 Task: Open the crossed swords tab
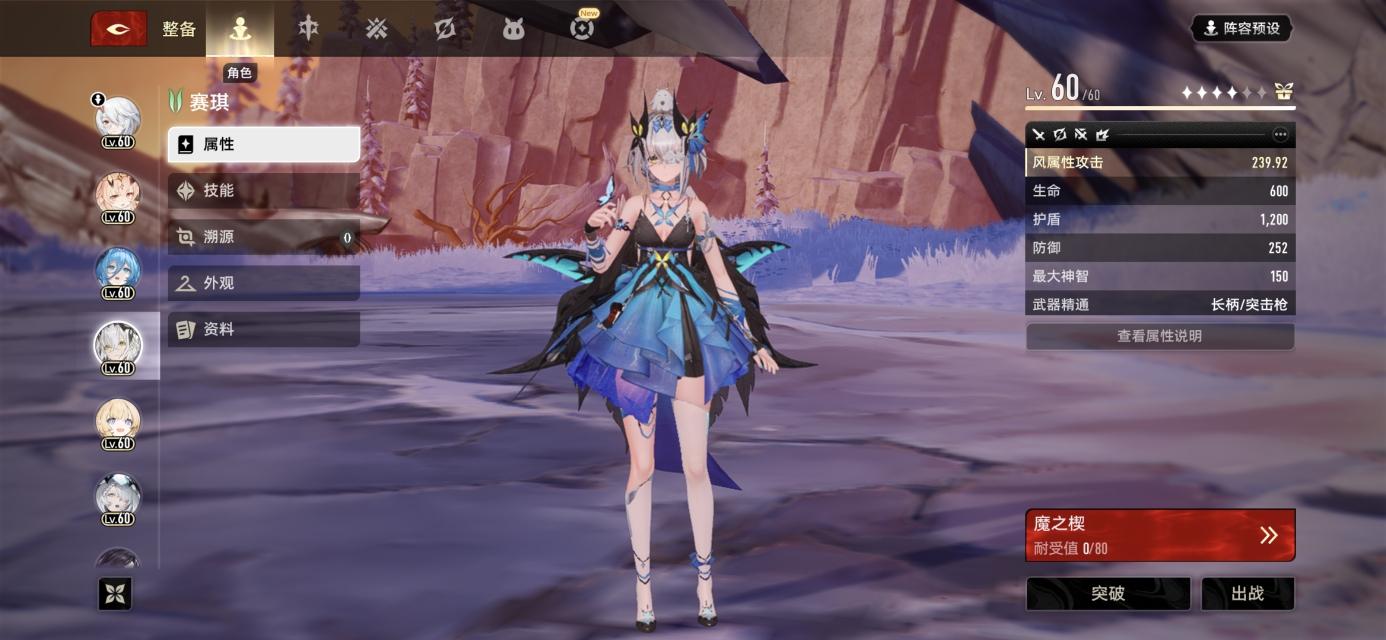click(376, 29)
